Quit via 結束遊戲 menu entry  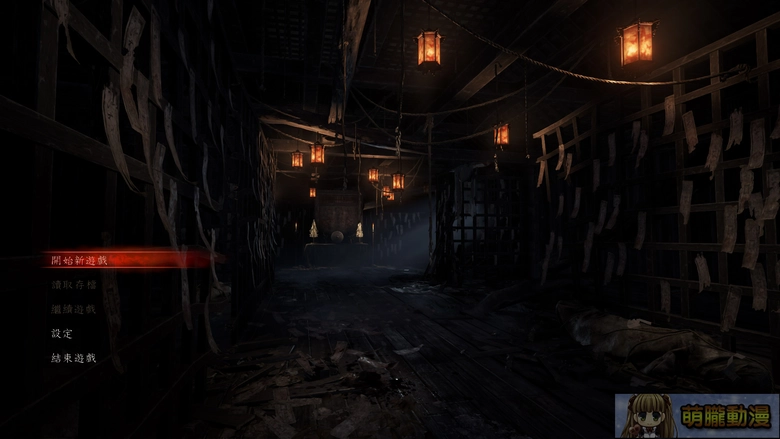tap(74, 357)
